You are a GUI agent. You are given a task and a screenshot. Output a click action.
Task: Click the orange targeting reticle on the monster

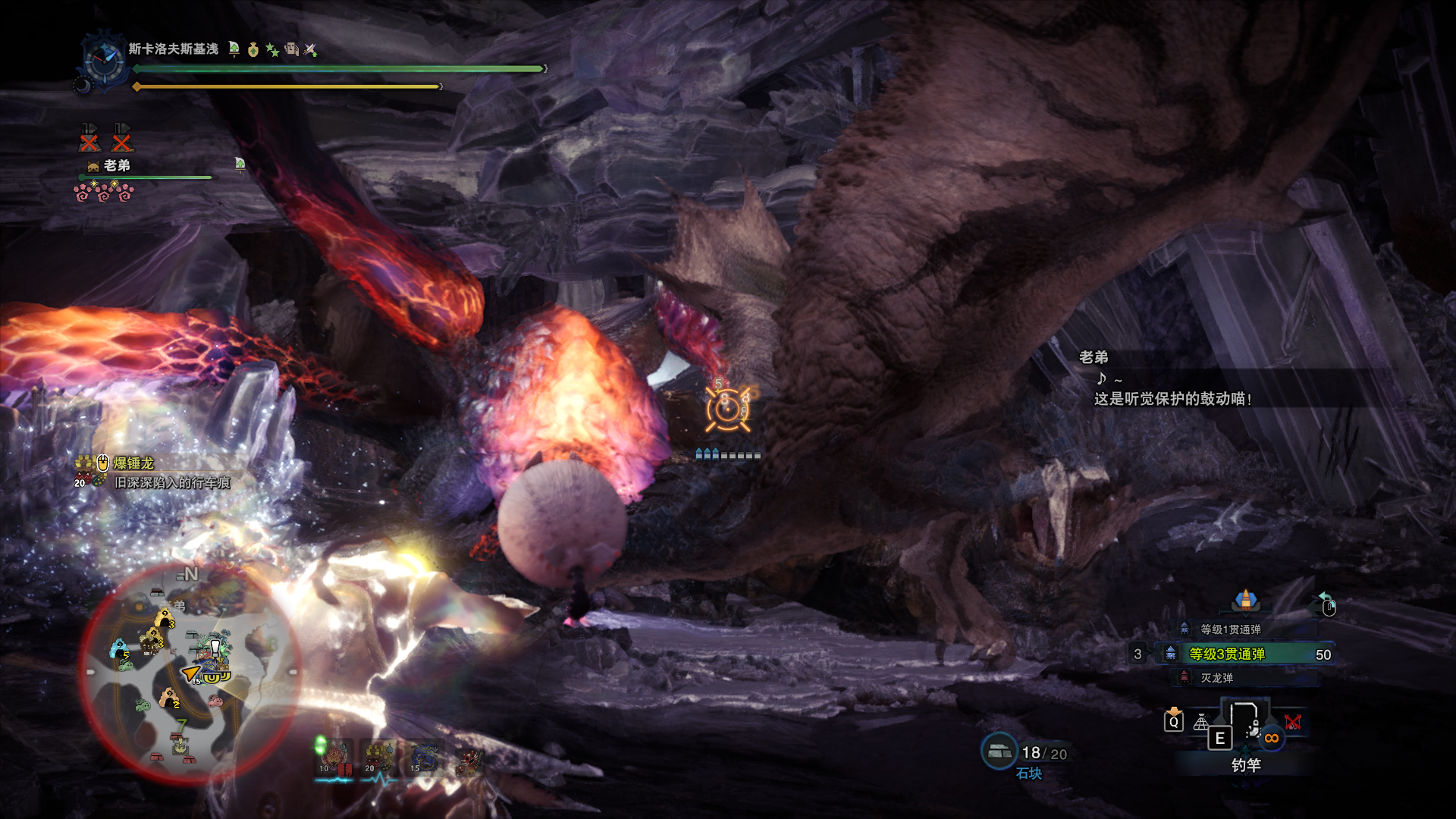pyautogui.click(x=727, y=410)
